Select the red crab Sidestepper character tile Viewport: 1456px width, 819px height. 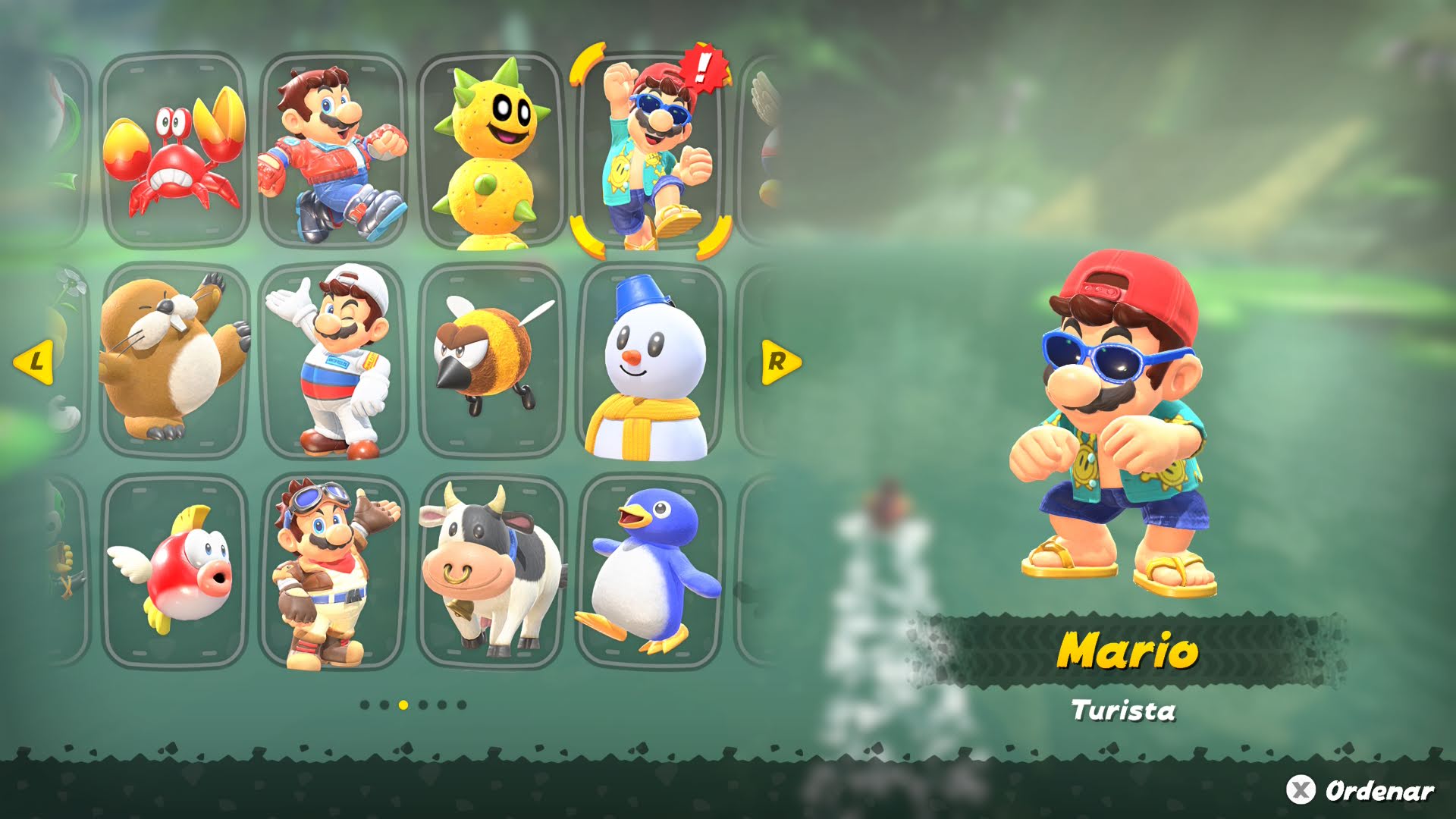coord(174,152)
